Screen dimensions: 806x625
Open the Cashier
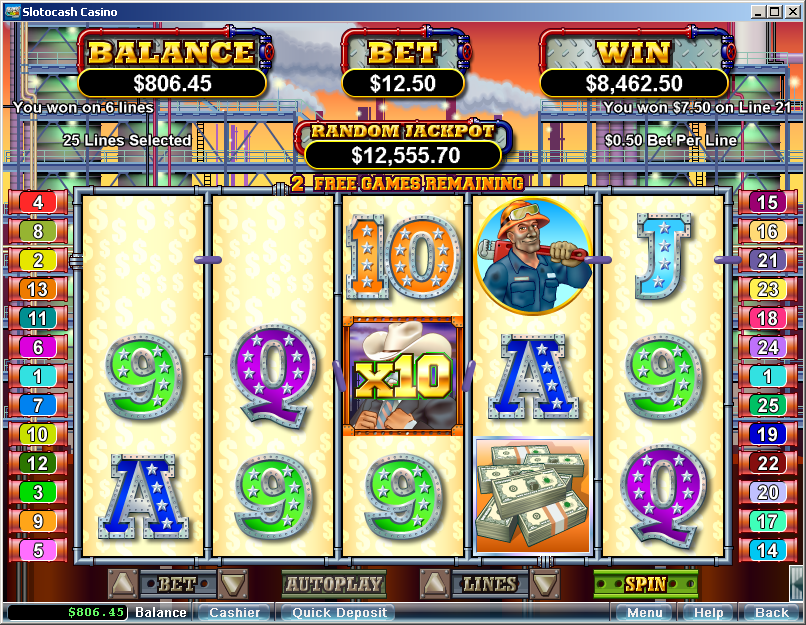pyautogui.click(x=235, y=612)
